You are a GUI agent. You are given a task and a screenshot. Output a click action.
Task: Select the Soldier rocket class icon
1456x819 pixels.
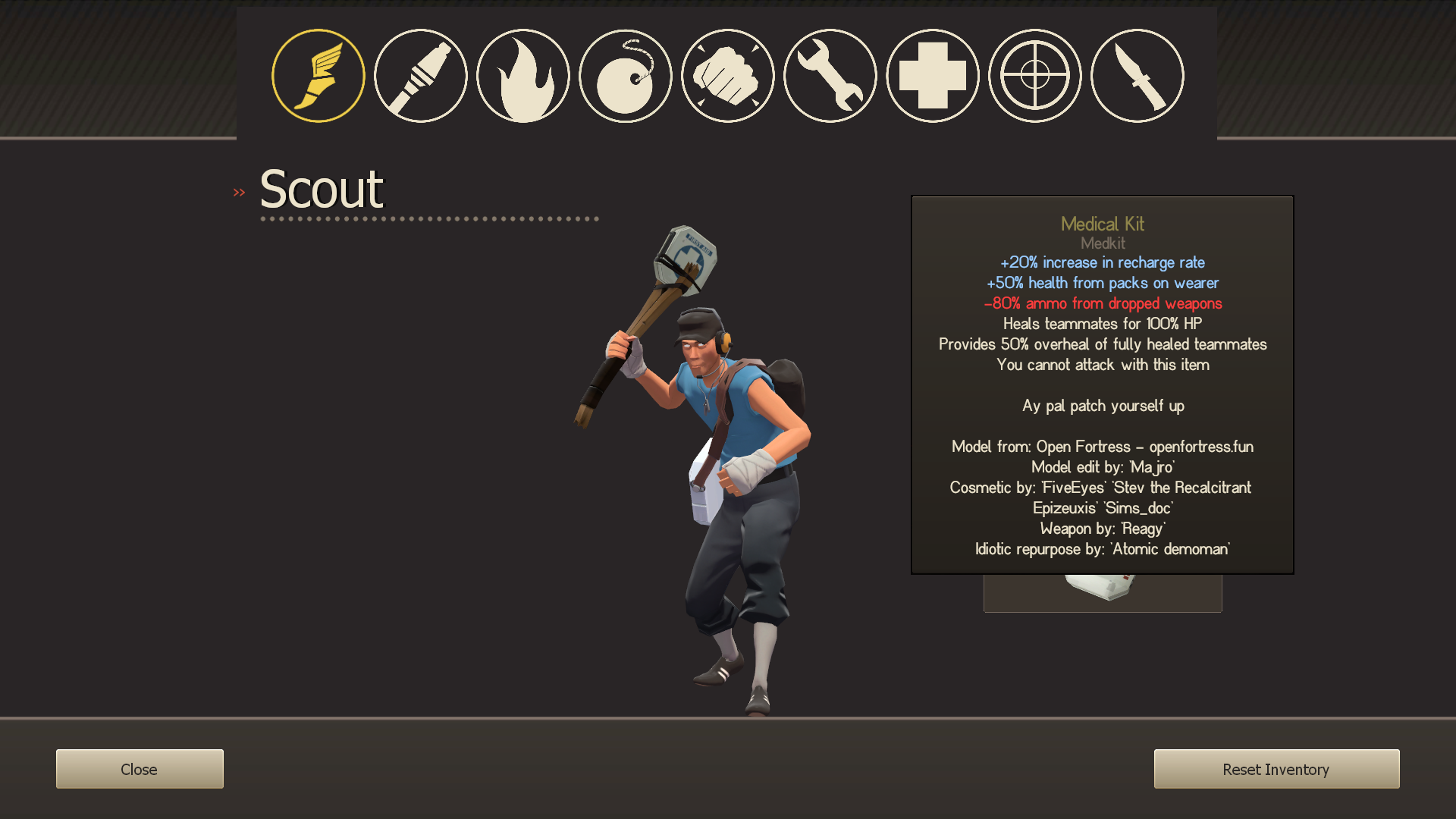coord(420,75)
